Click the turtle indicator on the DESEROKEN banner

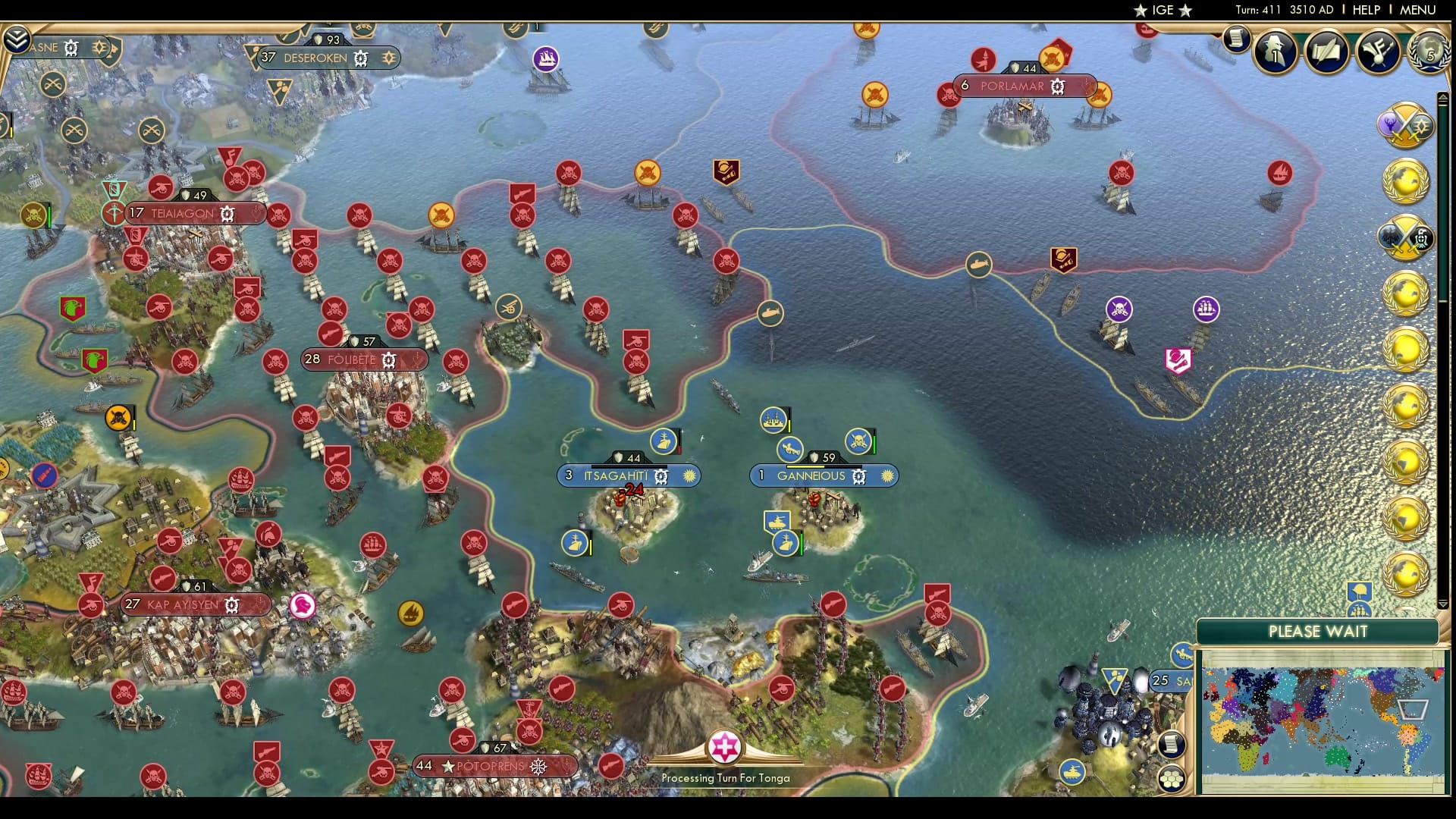pyautogui.click(x=360, y=58)
